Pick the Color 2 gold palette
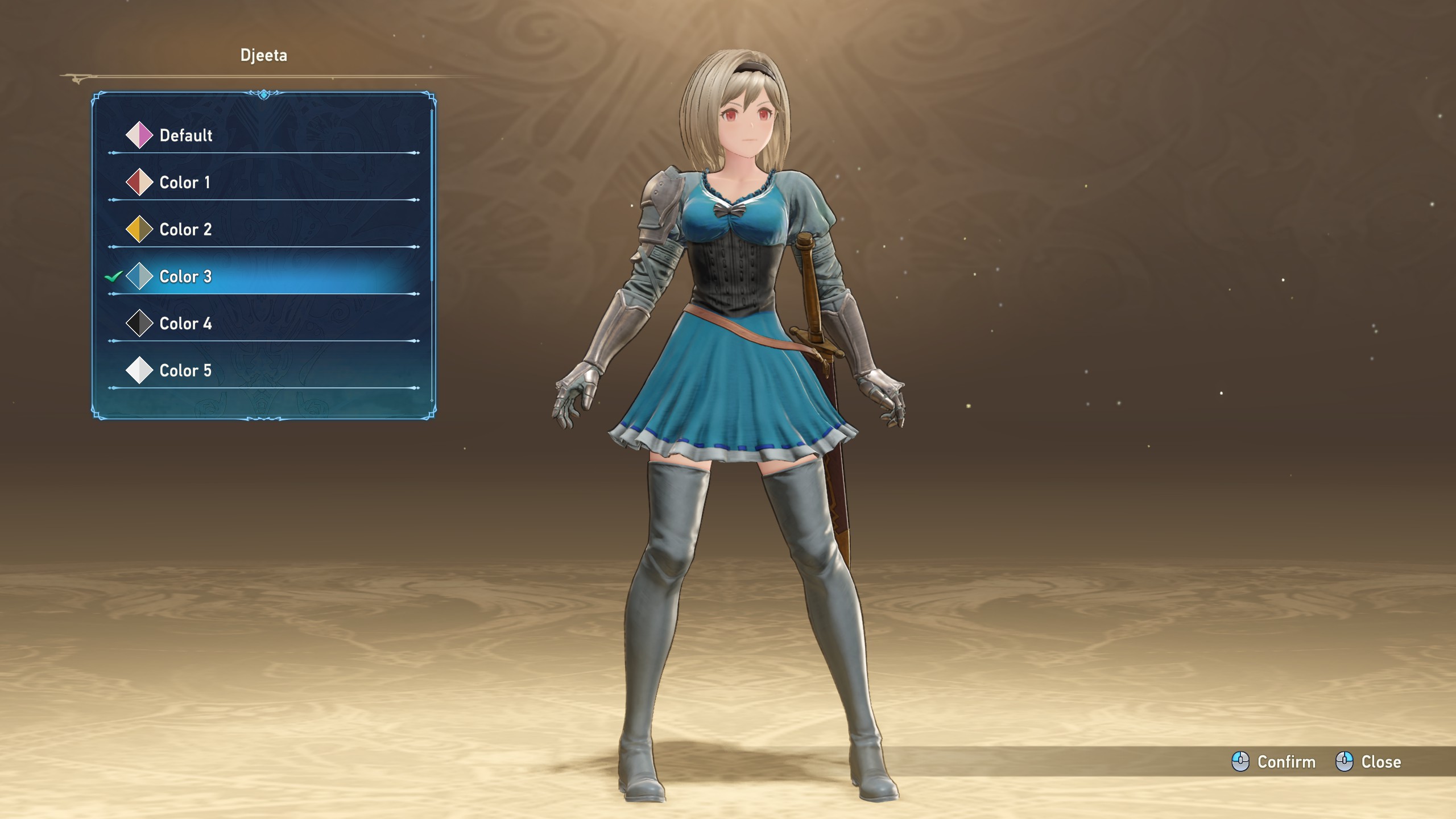The height and width of the screenshot is (819, 1456). [x=185, y=230]
